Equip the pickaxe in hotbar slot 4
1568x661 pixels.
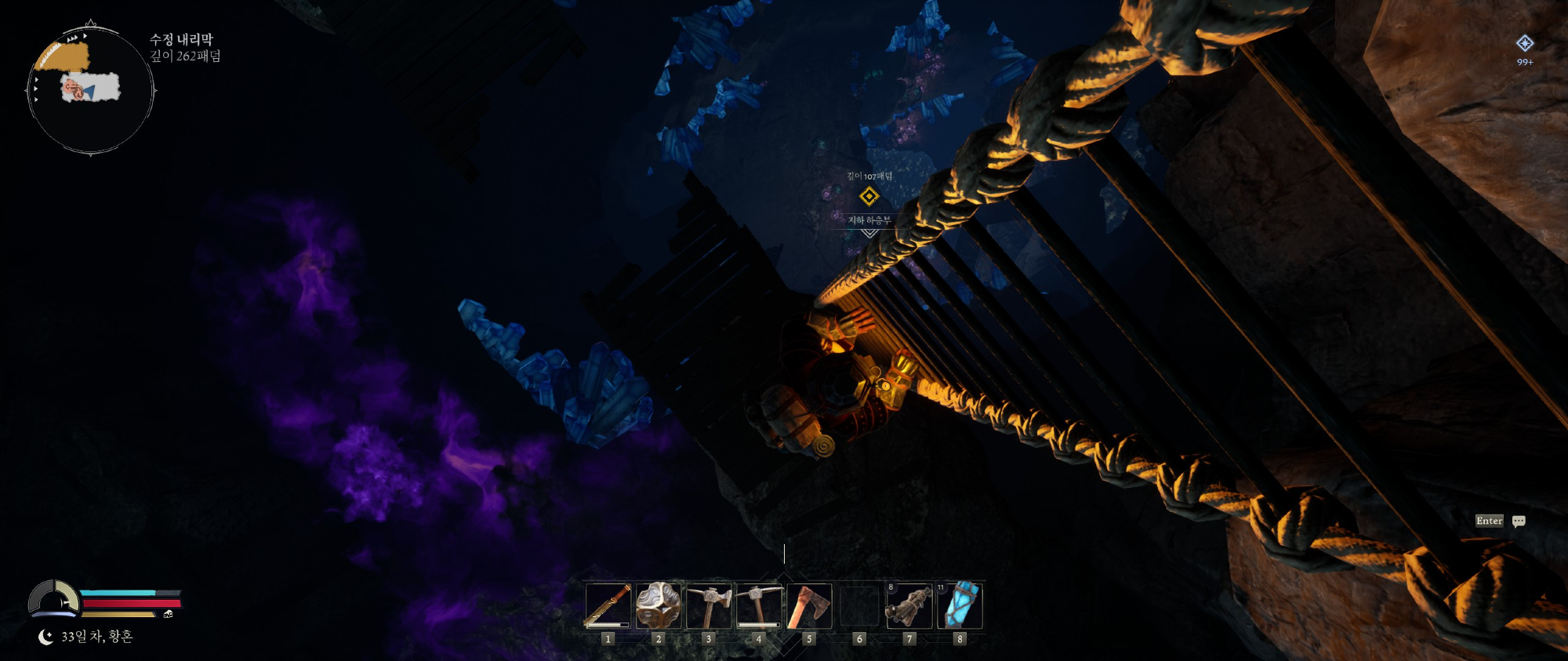(x=758, y=606)
